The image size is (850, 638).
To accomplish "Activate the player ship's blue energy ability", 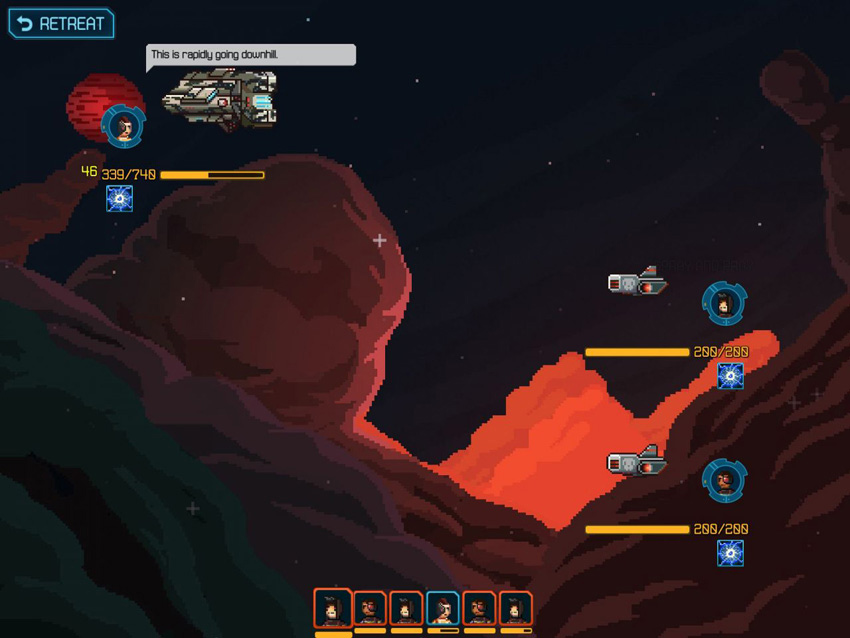I will (120, 199).
